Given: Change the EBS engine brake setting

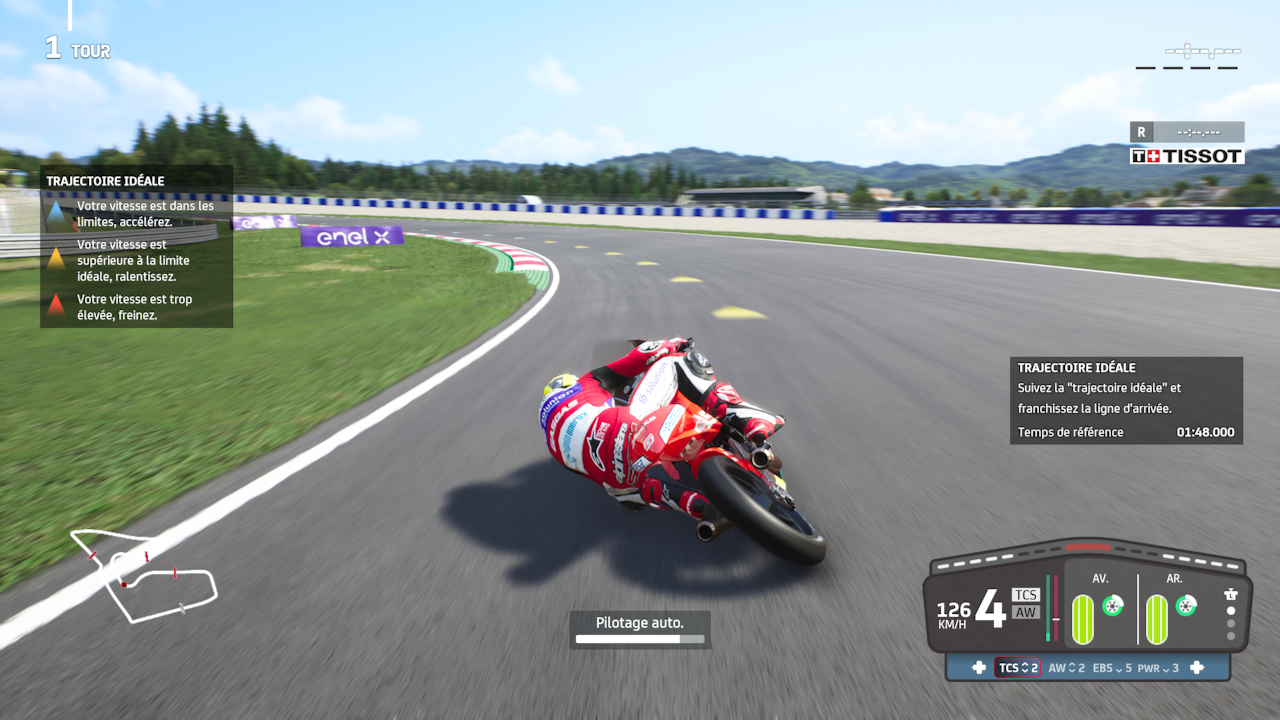Looking at the screenshot, I should click(1112, 668).
